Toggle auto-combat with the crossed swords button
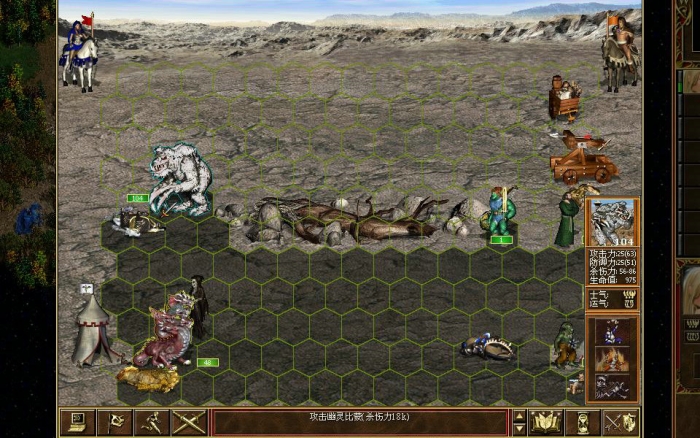This screenshot has width=700, height=438. (189, 422)
